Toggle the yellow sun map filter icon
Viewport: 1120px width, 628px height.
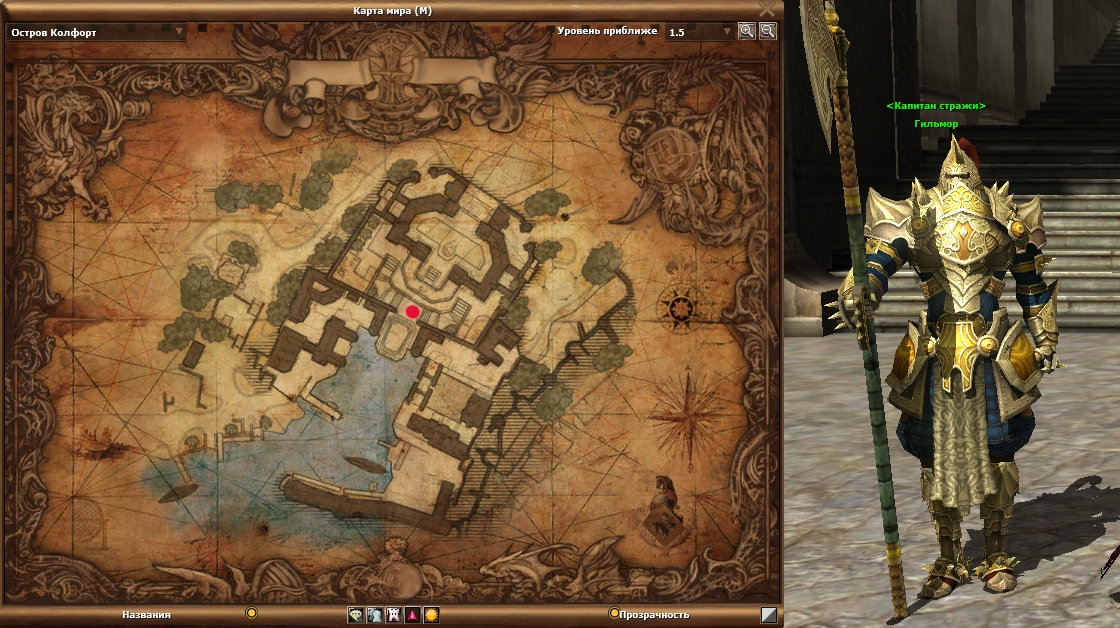click(431, 615)
